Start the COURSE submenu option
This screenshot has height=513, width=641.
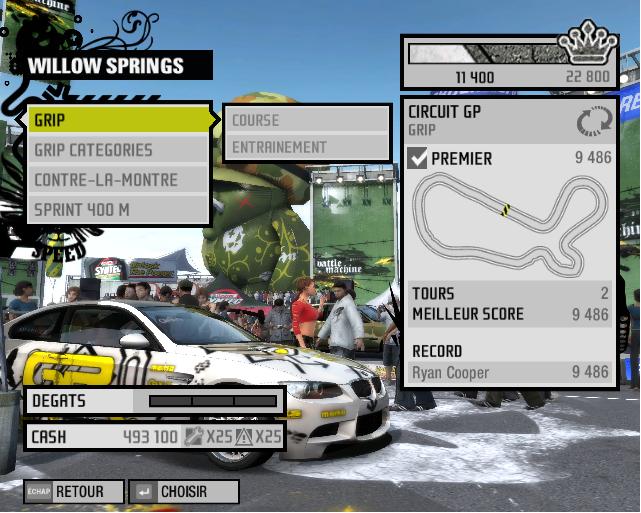(x=305, y=120)
